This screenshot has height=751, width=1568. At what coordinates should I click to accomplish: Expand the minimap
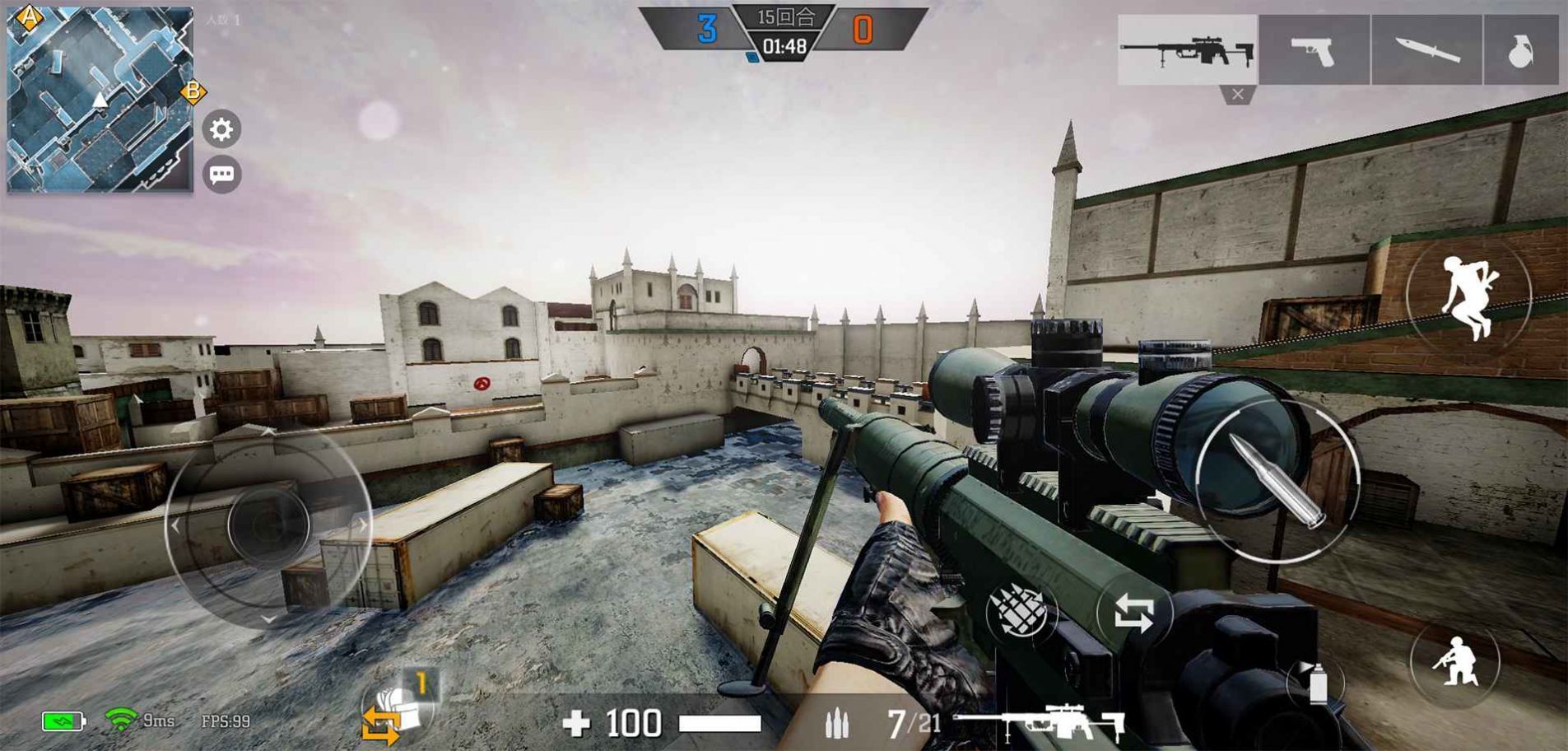tap(100, 99)
